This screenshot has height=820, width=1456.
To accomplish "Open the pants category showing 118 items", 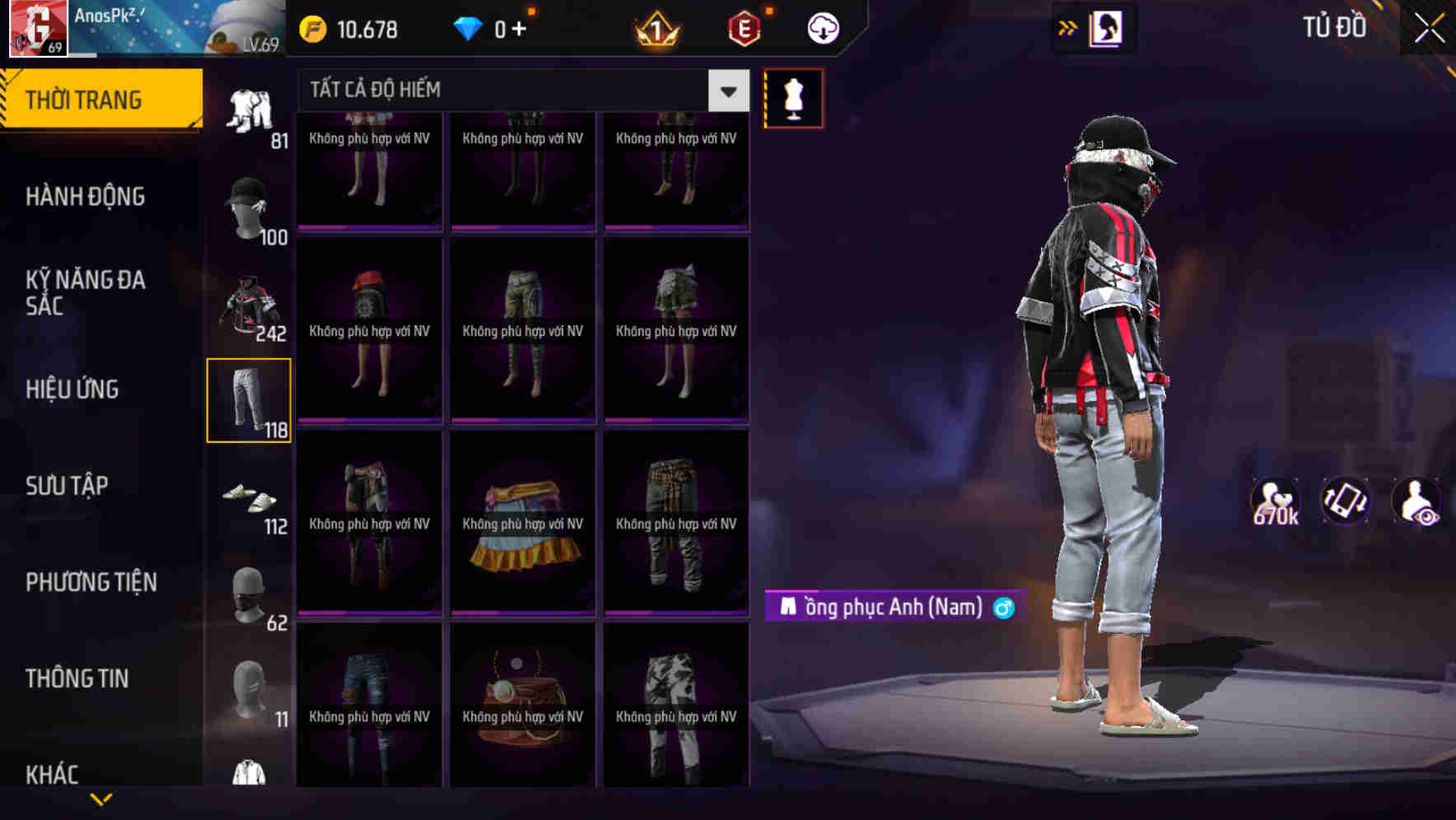I will [x=250, y=399].
